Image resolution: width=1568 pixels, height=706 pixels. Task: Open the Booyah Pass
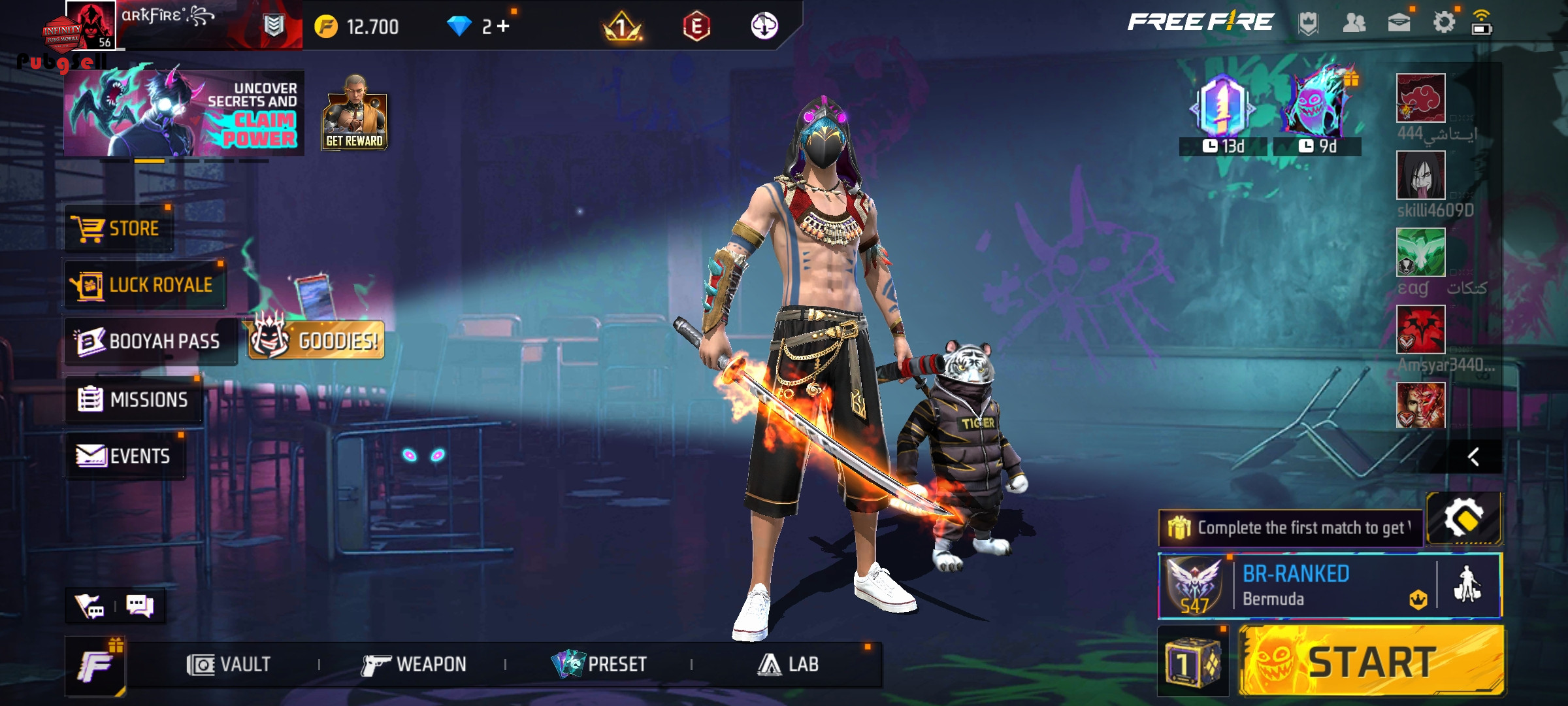150,341
